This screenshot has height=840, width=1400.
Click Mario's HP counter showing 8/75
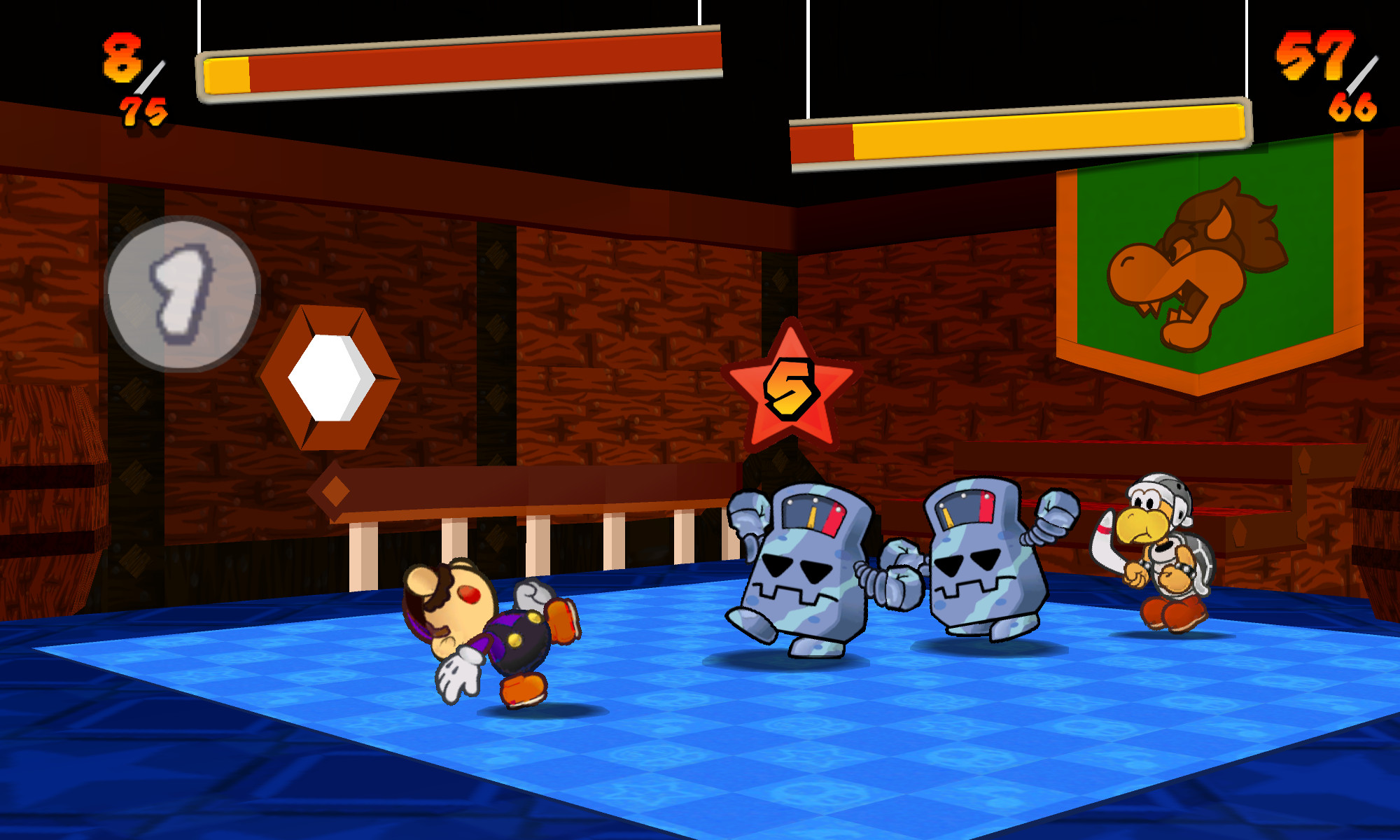click(x=133, y=77)
